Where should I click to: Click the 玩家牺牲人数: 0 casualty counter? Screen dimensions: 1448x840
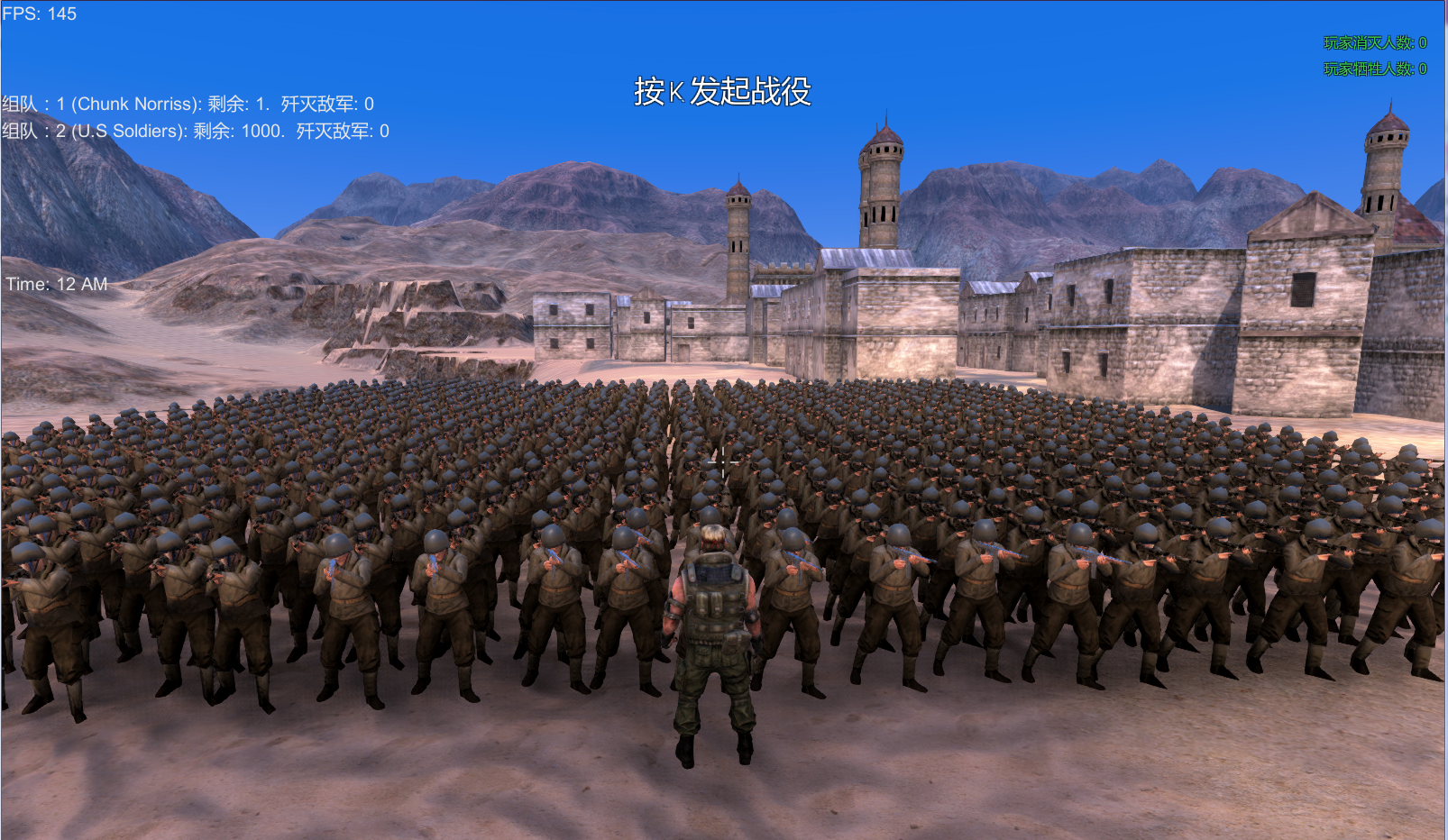point(1374,66)
